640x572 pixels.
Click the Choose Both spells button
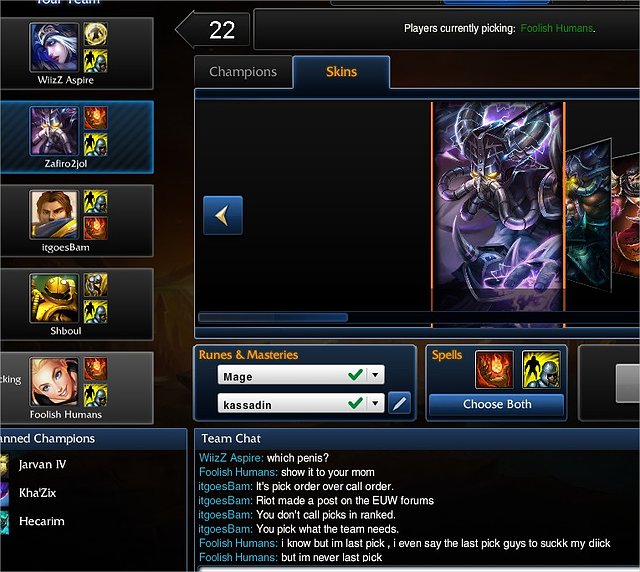pyautogui.click(x=497, y=405)
